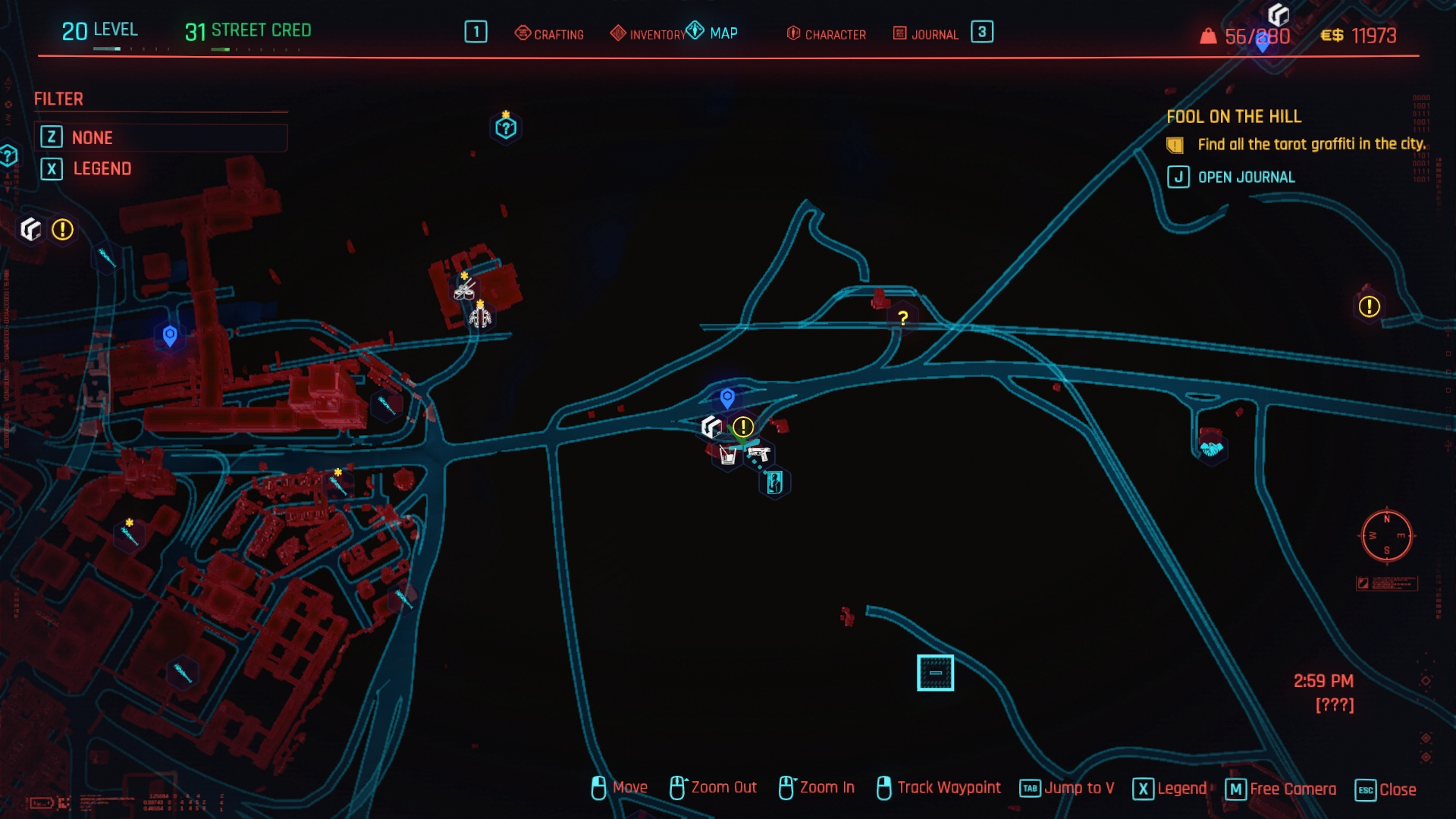Image resolution: width=1456 pixels, height=819 pixels.
Task: Select the cyan door icon marker
Action: pyautogui.click(x=774, y=482)
